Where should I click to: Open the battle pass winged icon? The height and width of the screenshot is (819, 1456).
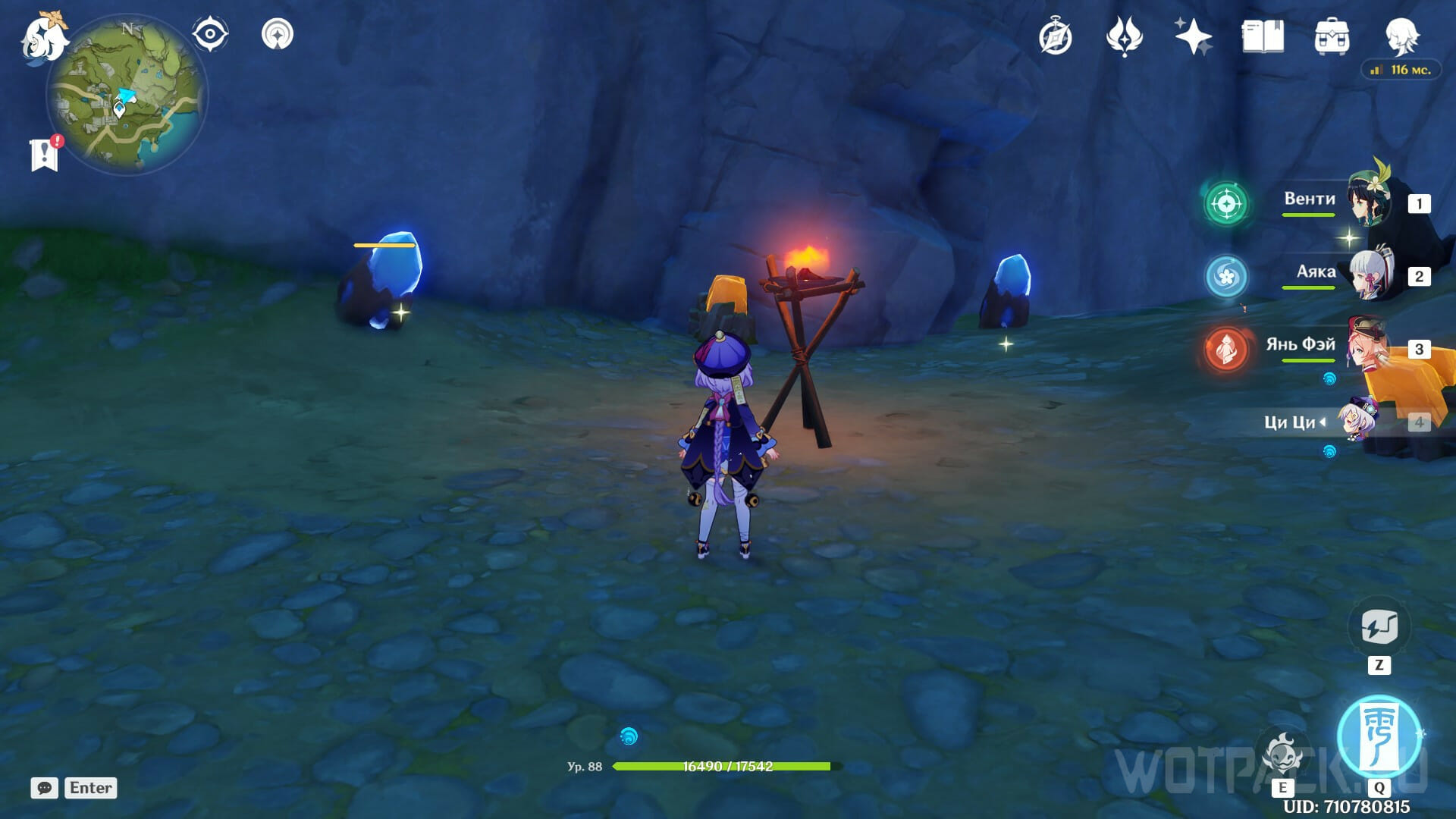pos(1124,36)
